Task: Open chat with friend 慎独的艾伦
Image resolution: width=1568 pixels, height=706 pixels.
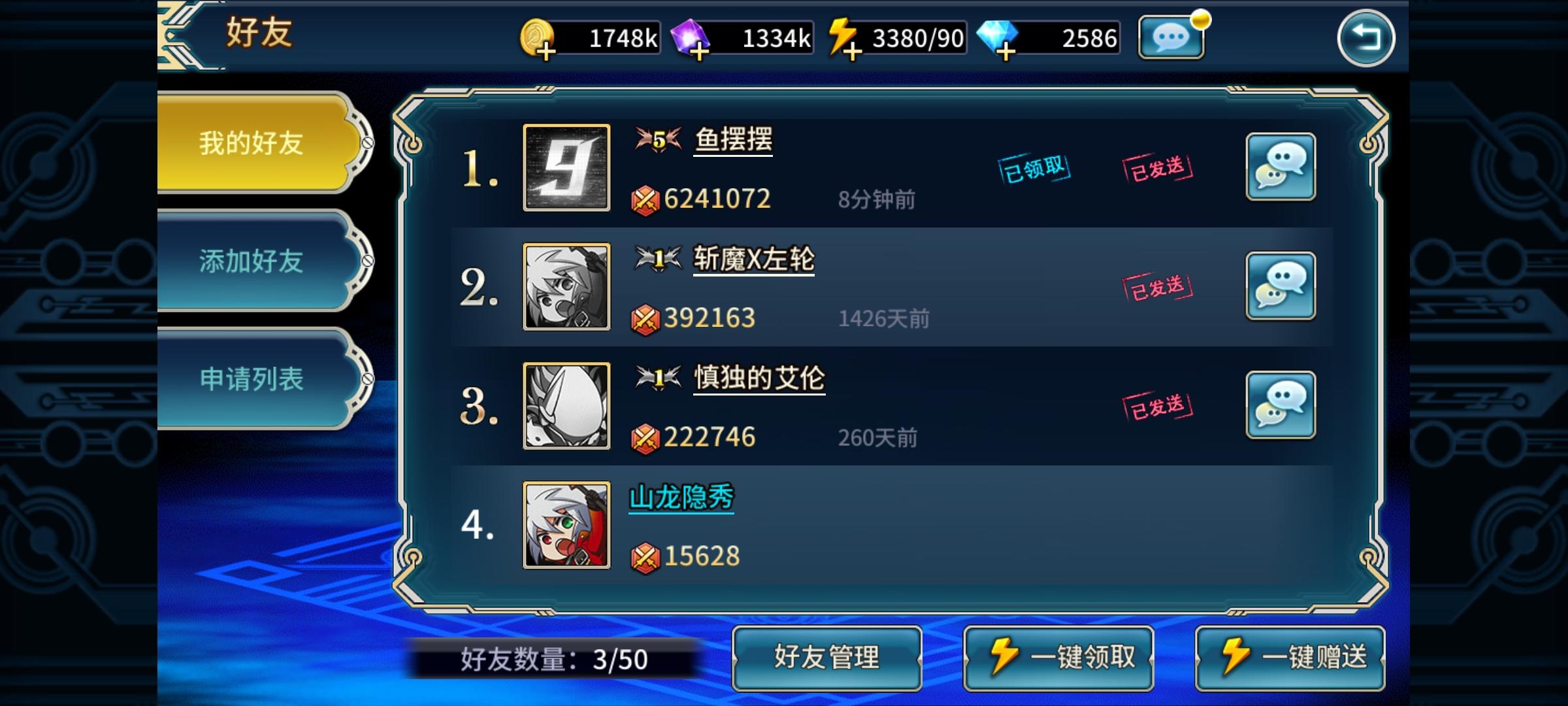Action: coord(1281,405)
